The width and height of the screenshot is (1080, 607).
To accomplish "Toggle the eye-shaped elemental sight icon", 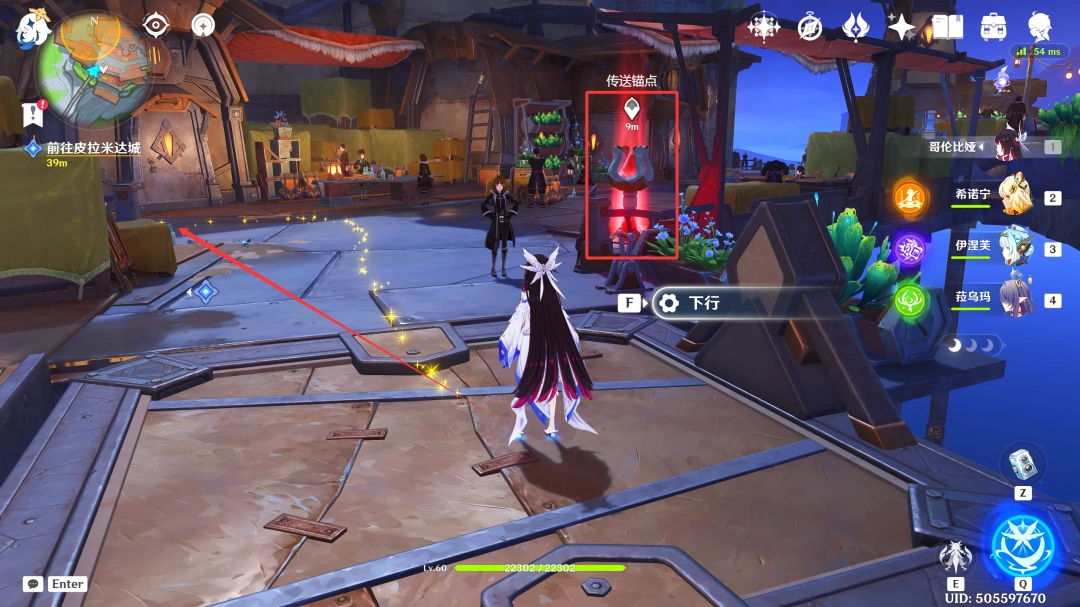I will (156, 25).
